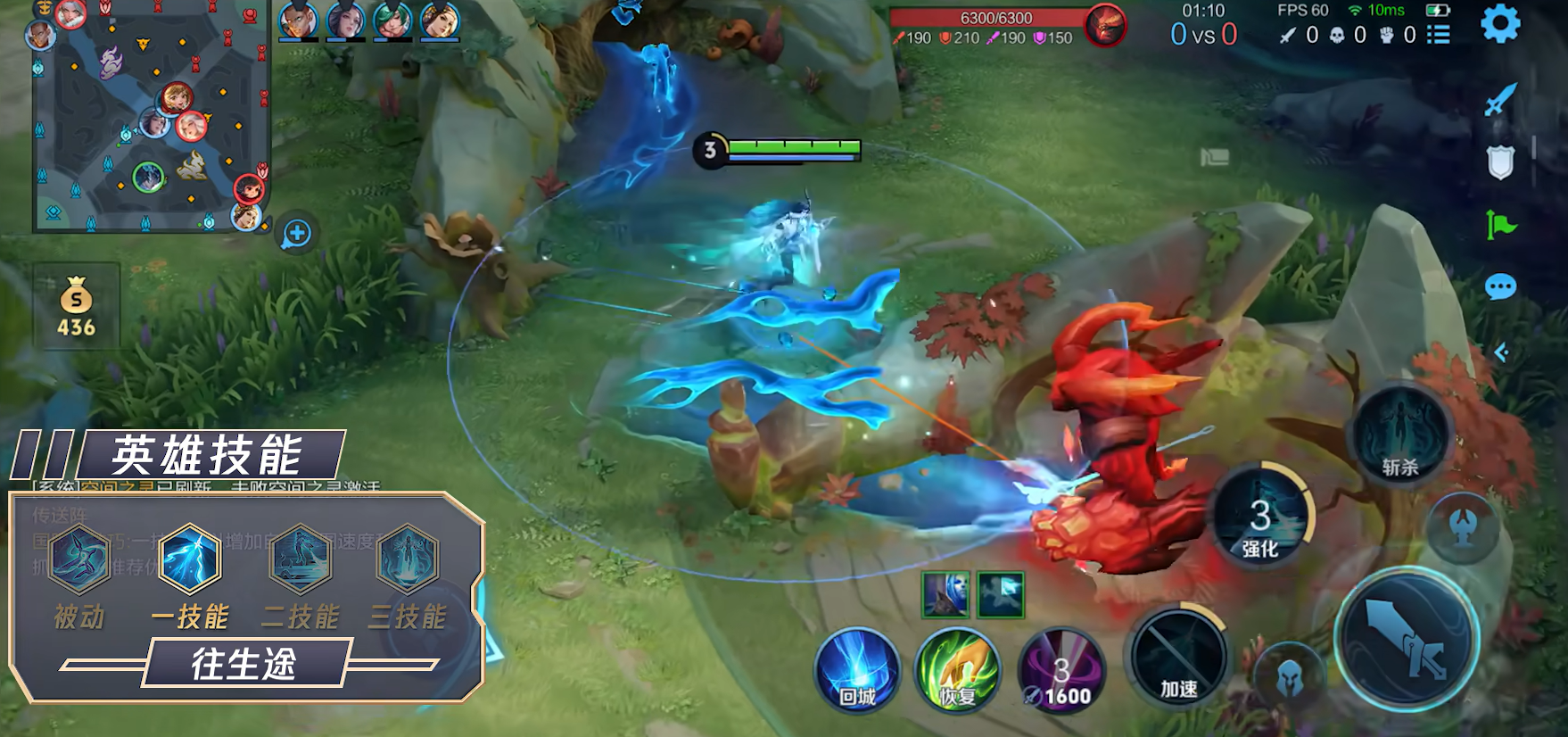Tap the minimap
1568x737 pixels.
coord(151,116)
